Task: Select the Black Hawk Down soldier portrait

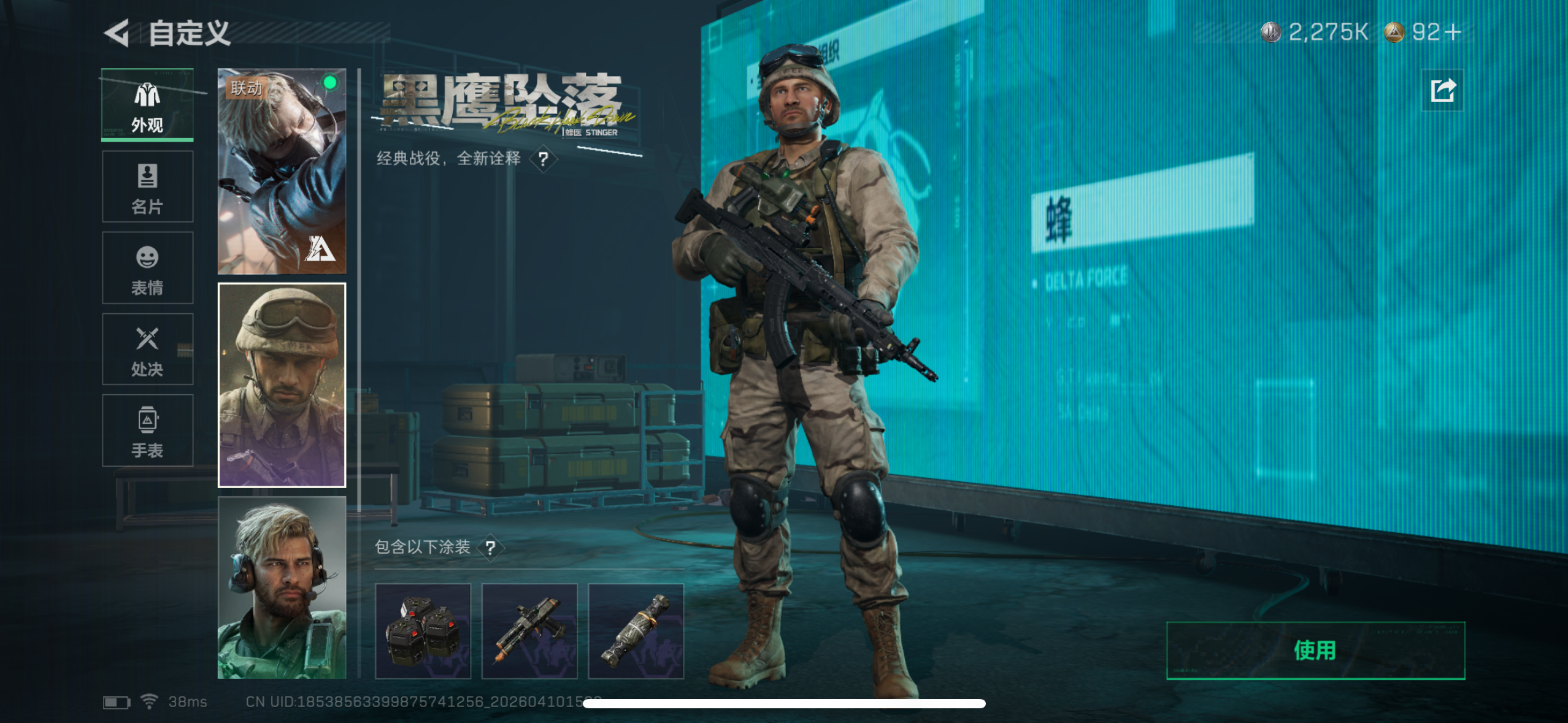Action: (282, 386)
